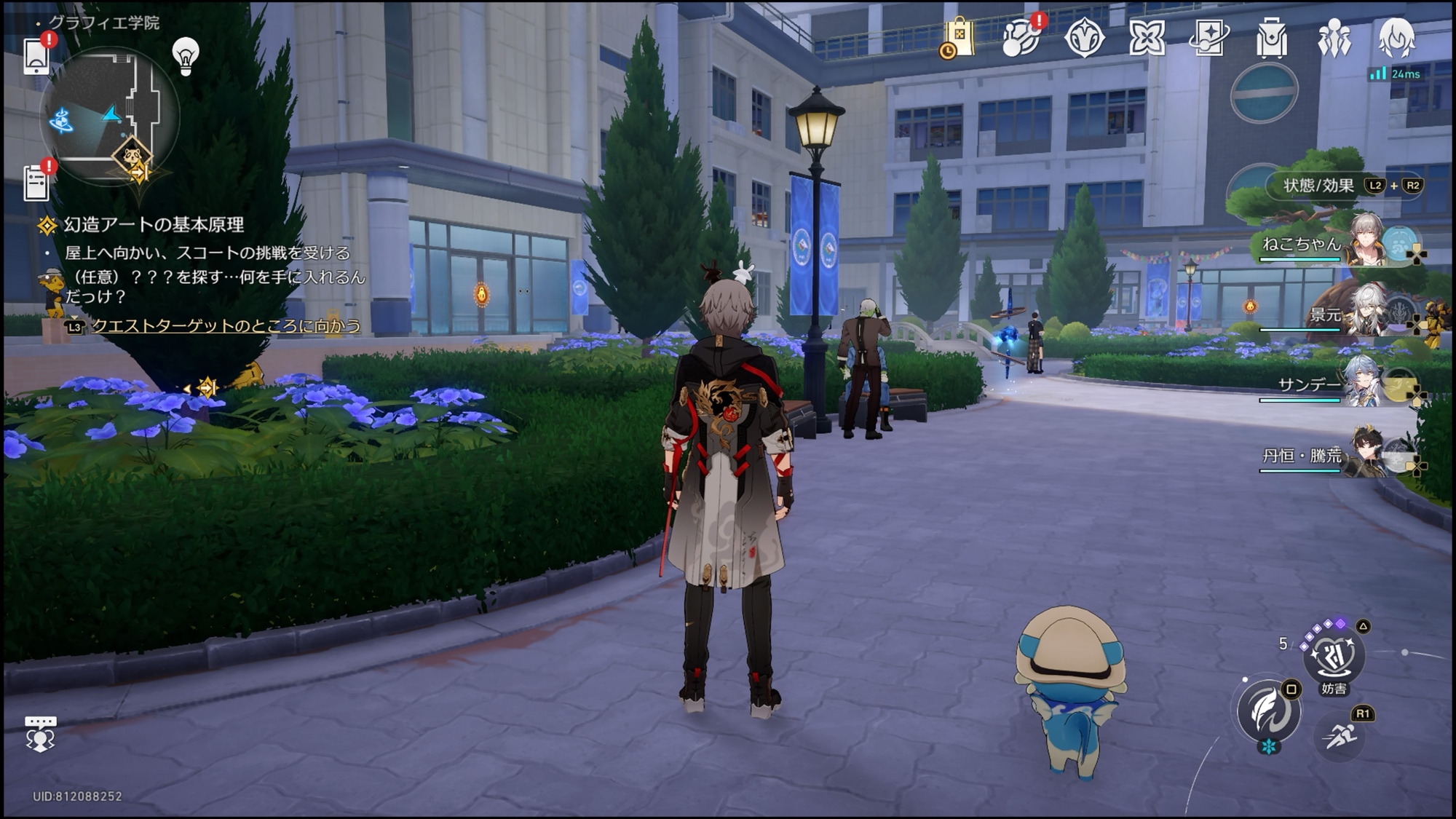
Task: Open the team lineup icon
Action: 1334,38
